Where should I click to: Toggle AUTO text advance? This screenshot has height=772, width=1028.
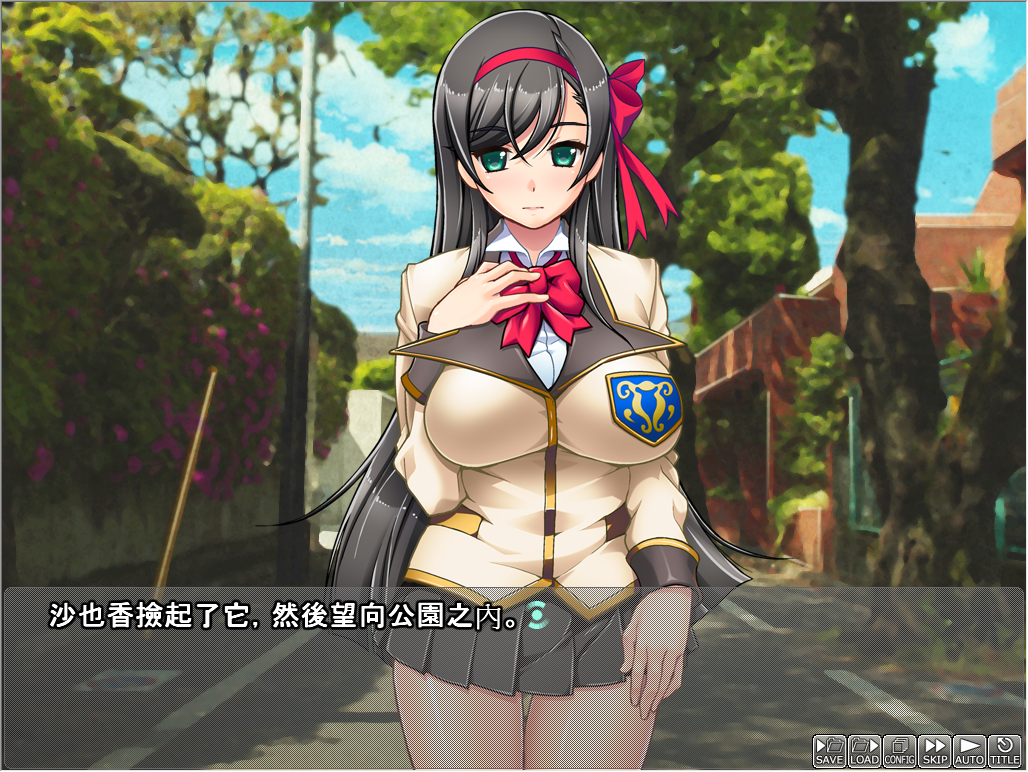(969, 751)
